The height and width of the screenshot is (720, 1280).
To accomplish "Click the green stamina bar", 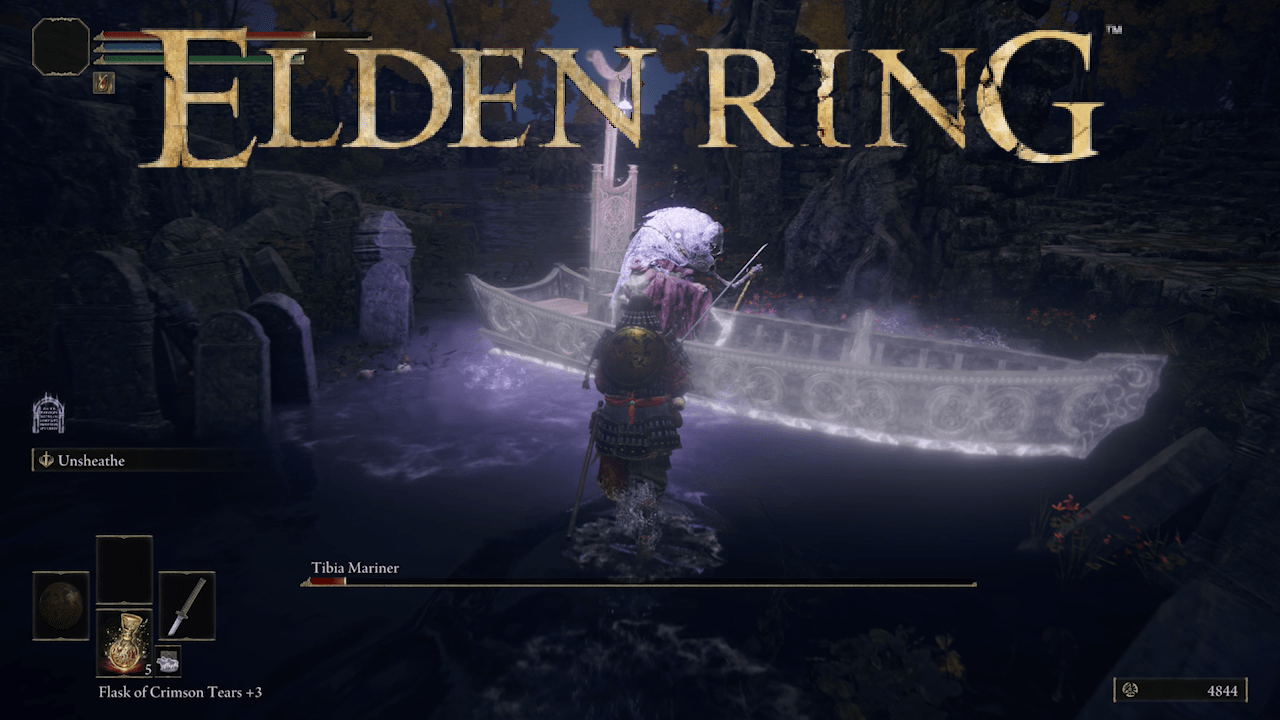I will tap(132, 58).
